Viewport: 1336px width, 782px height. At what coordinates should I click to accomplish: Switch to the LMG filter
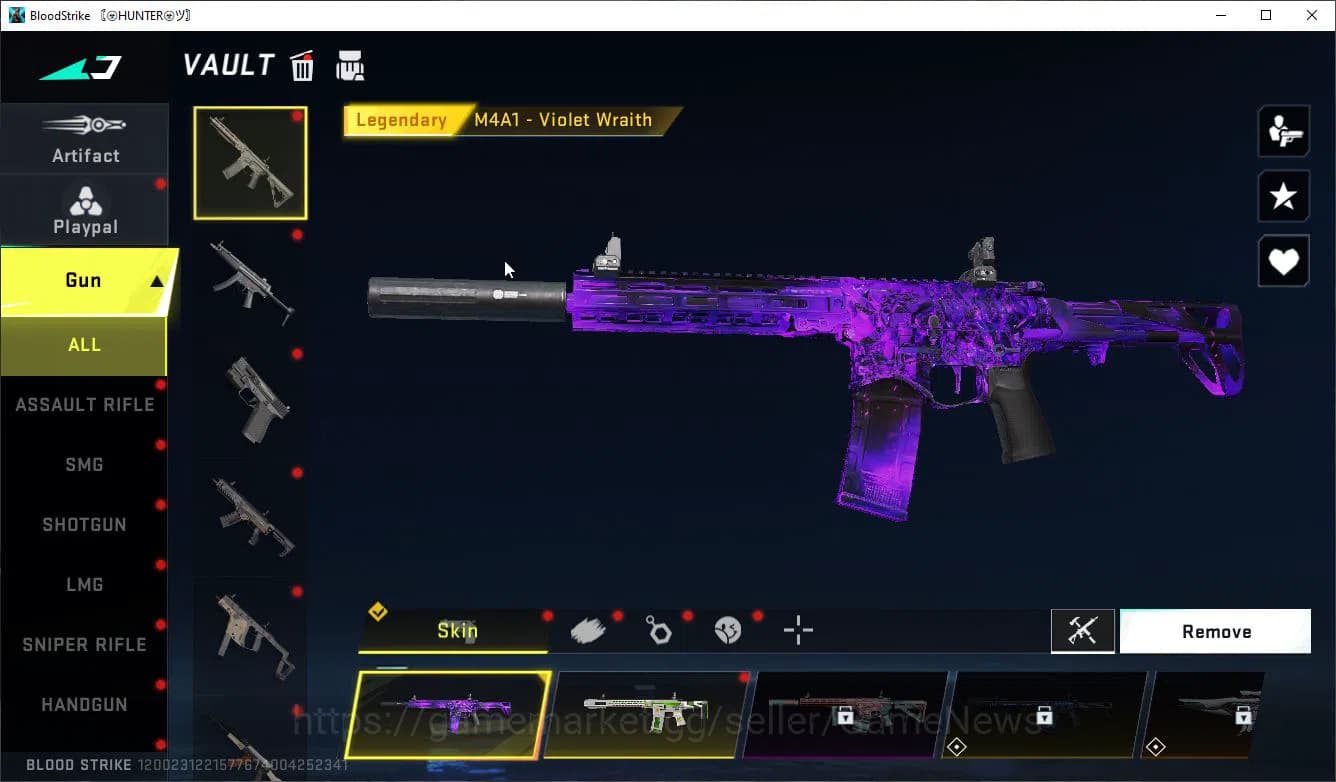(84, 585)
